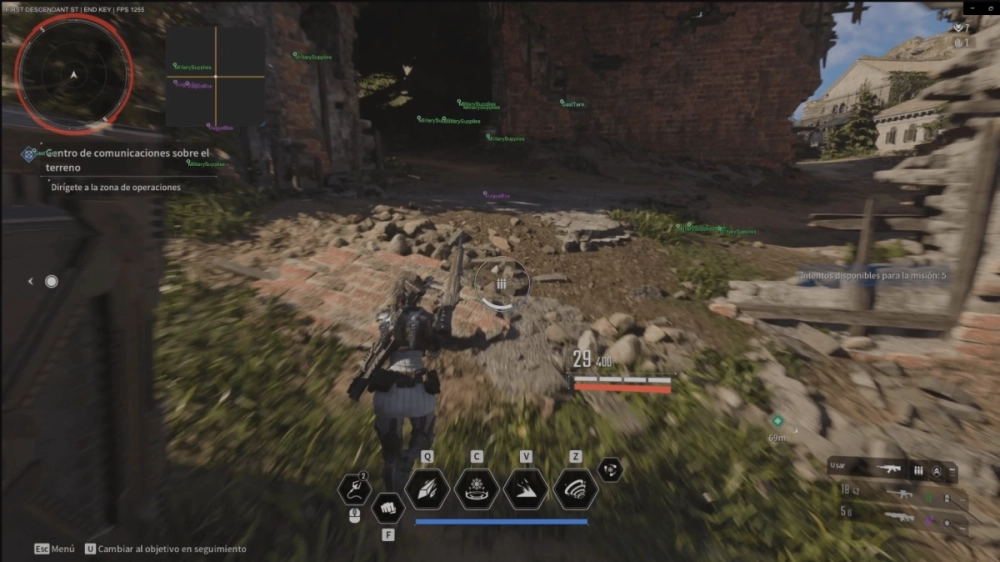Click the green waypoint marker showing 69m
Image resolution: width=1000 pixels, height=562 pixels.
tap(778, 421)
